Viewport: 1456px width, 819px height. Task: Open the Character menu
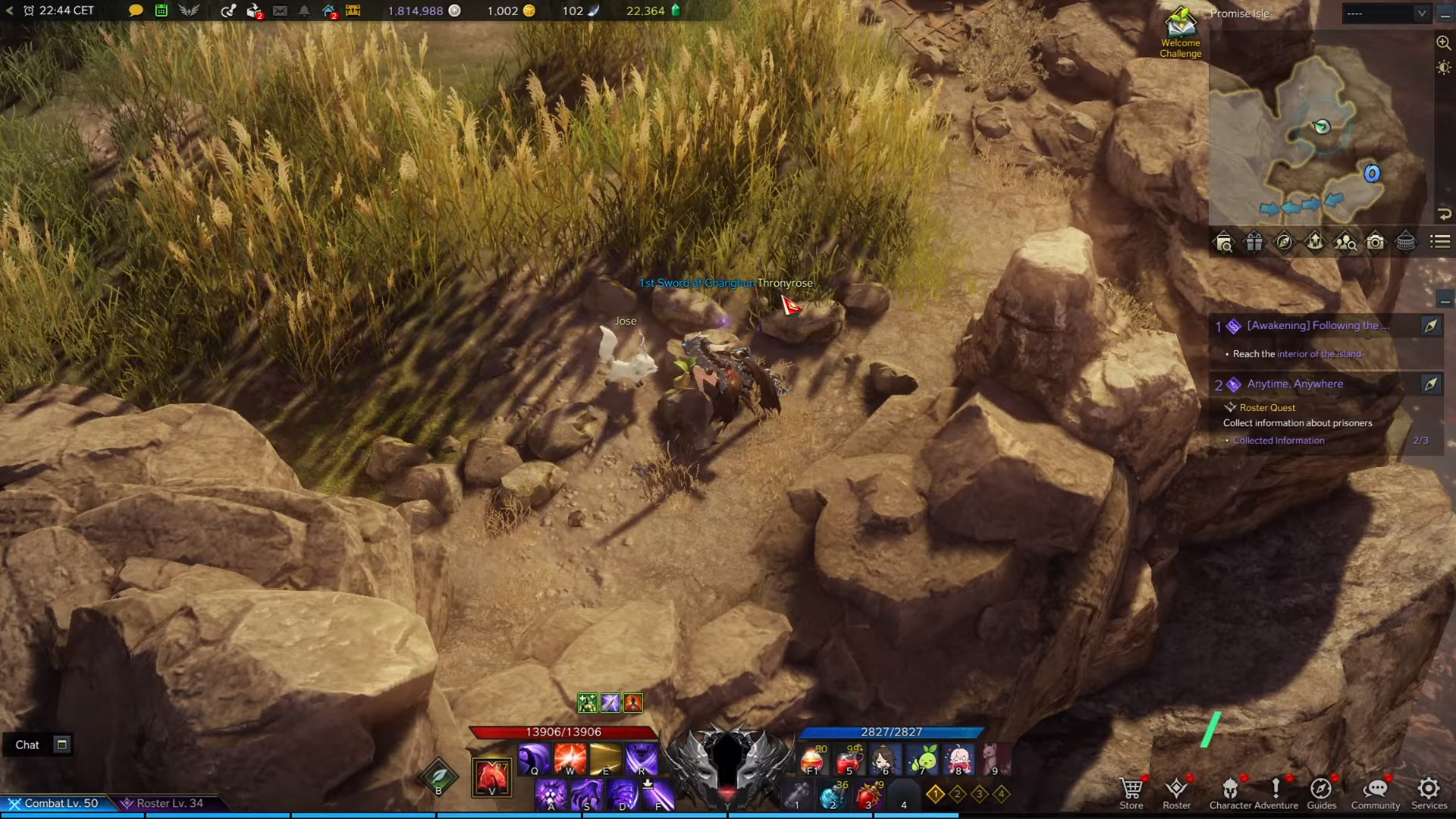pos(1230,792)
